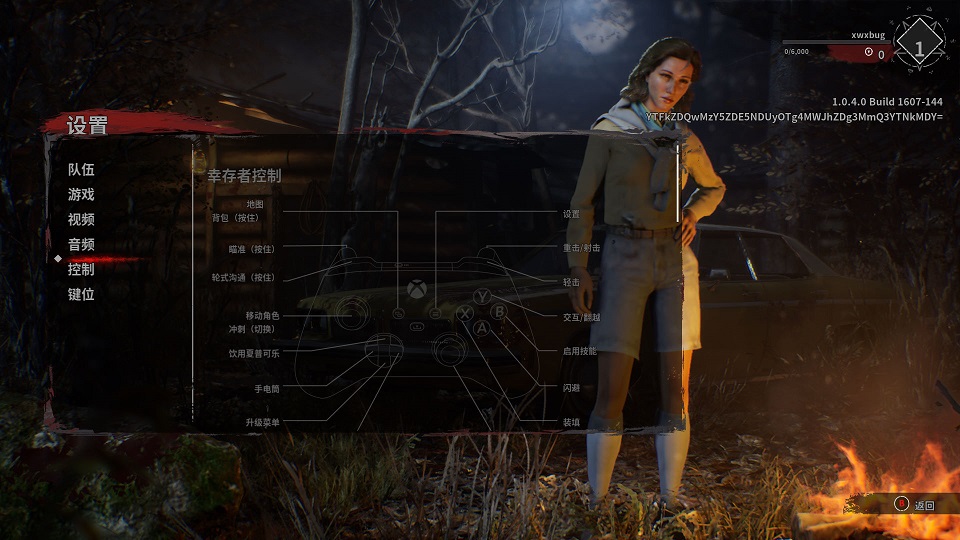Open the 队伍 settings section
The width and height of the screenshot is (960, 540).
tap(81, 170)
